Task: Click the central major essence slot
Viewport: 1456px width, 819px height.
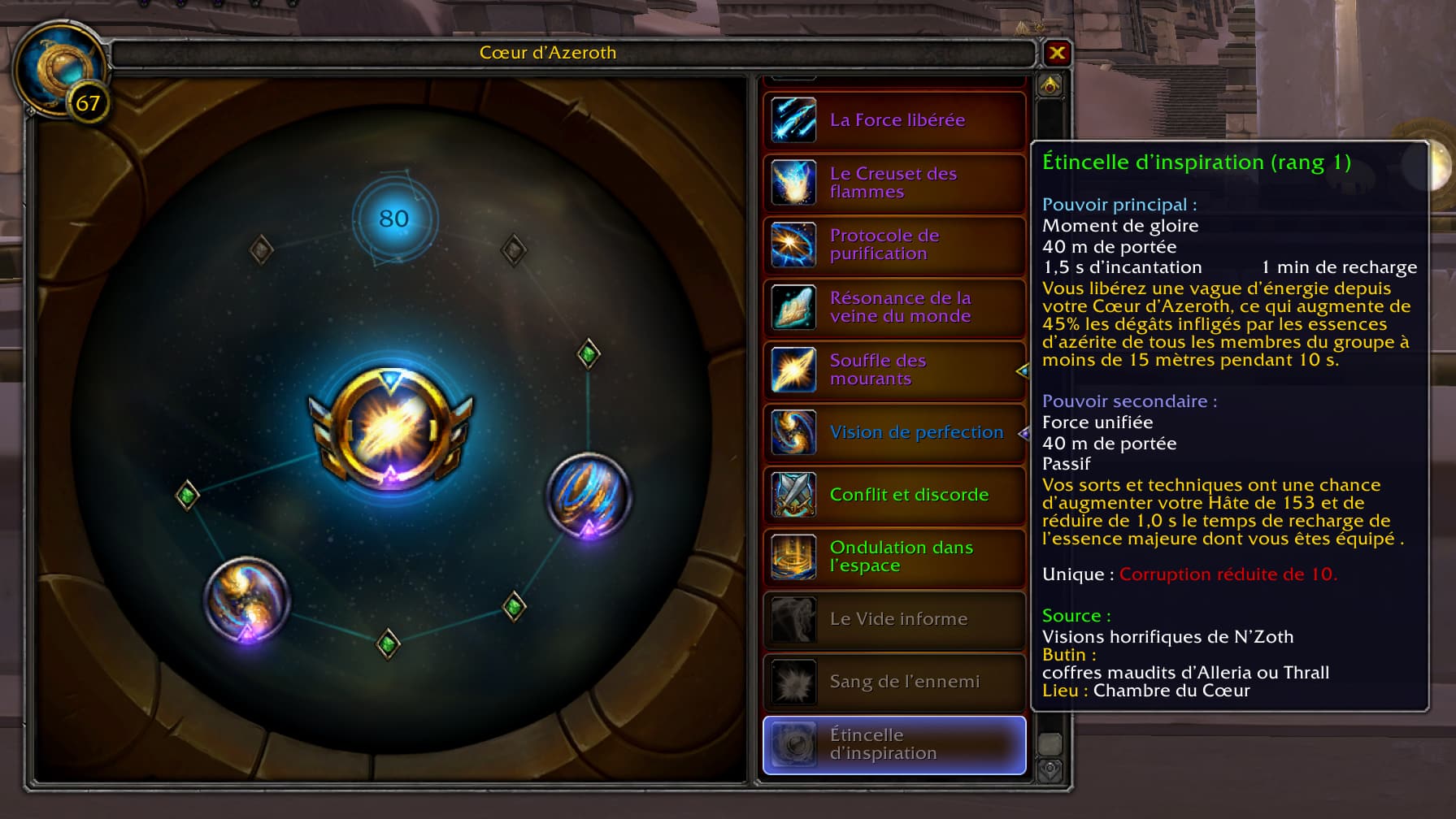Action: pyautogui.click(x=391, y=429)
